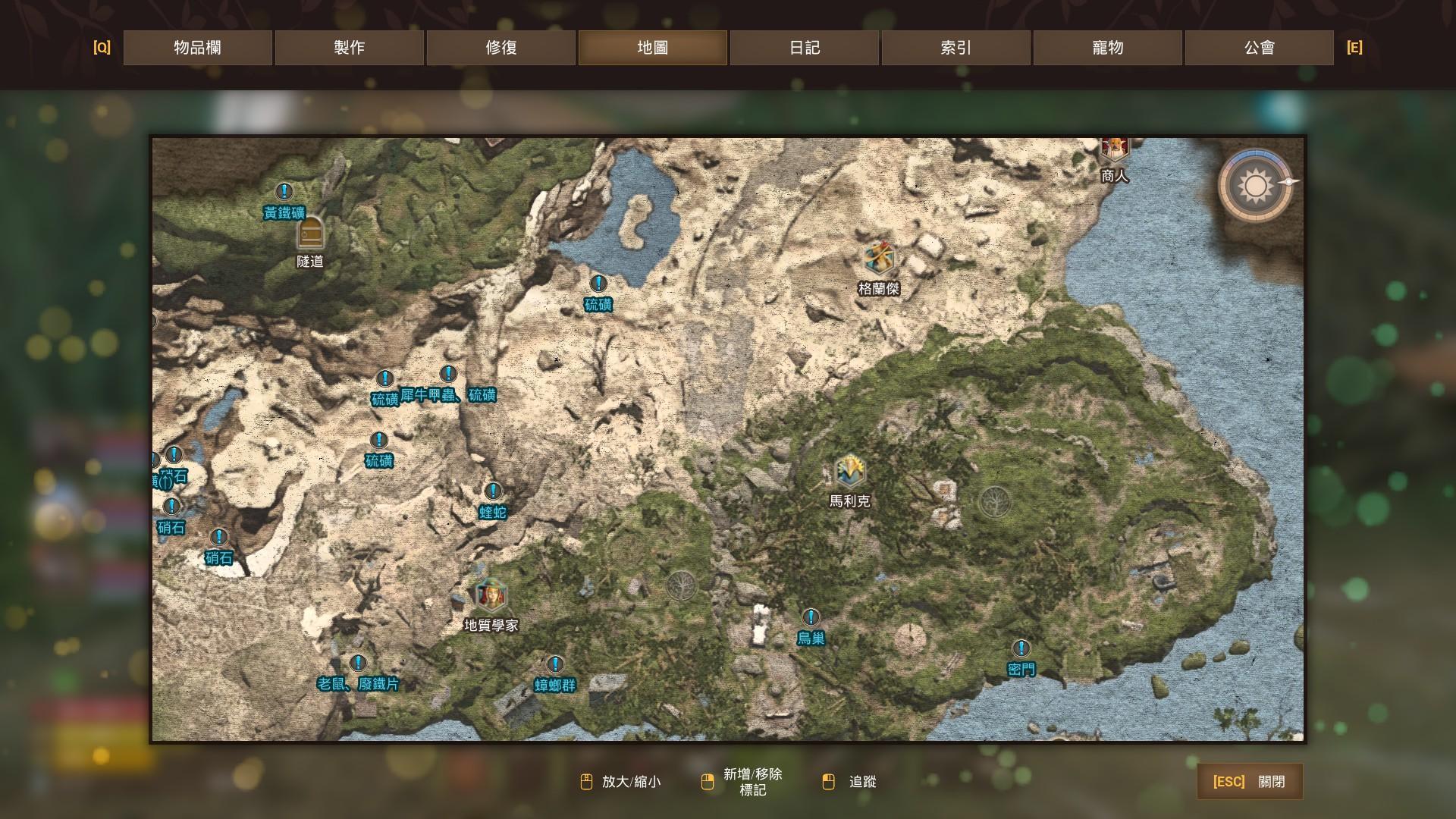Viewport: 1456px width, 819px height.
Task: Select the 黃鐵礦 pyrite marker
Action: (284, 192)
